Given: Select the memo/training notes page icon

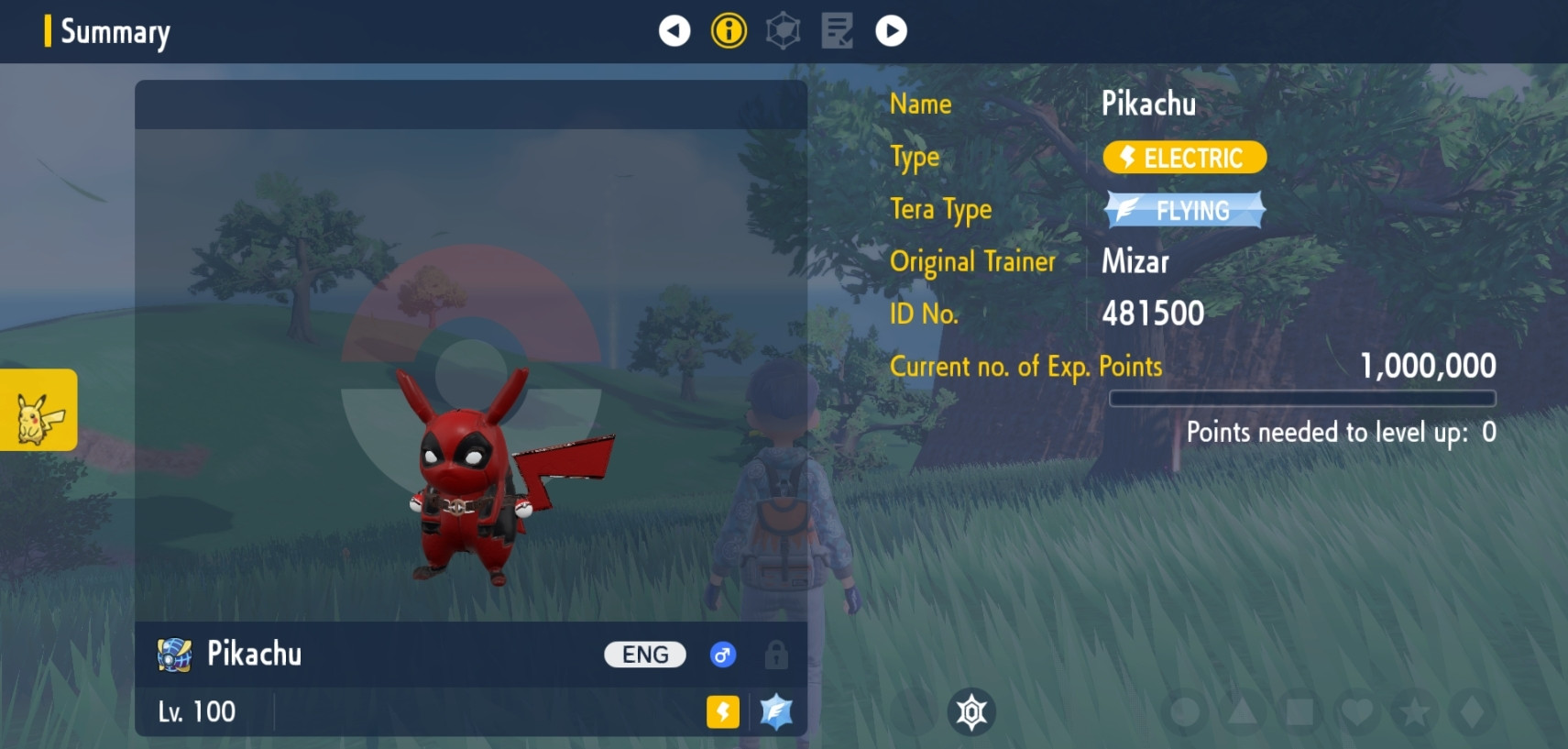Looking at the screenshot, I should click(837, 30).
